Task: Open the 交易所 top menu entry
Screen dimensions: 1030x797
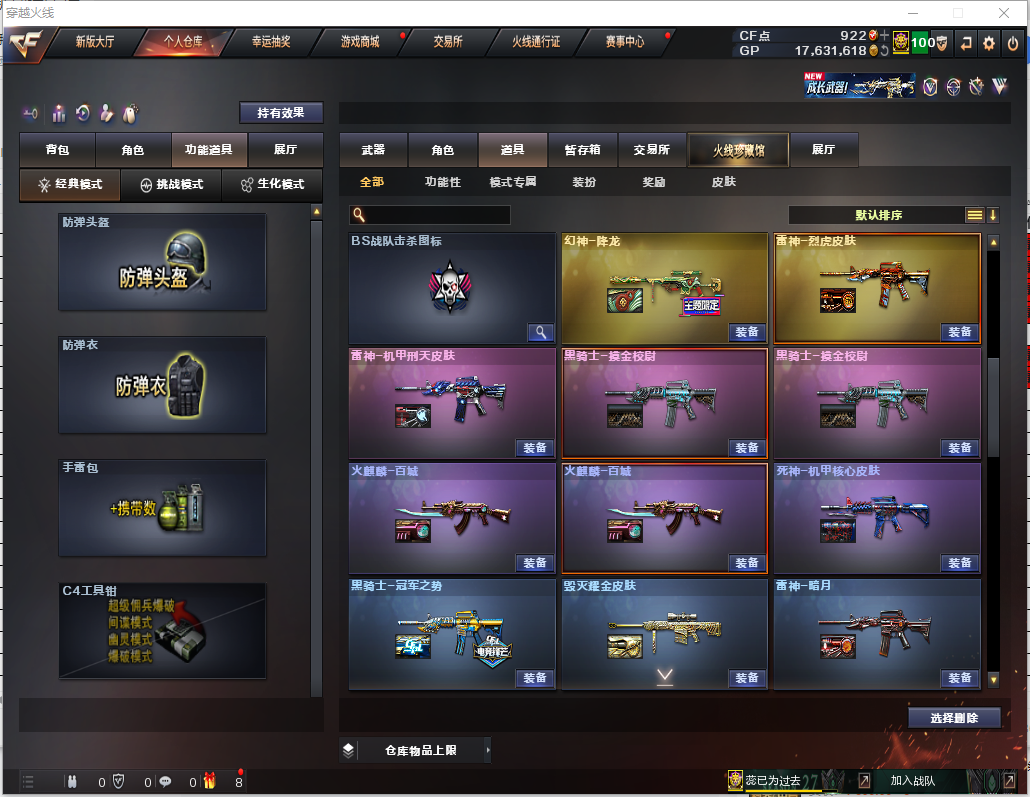Action: pyautogui.click(x=448, y=42)
